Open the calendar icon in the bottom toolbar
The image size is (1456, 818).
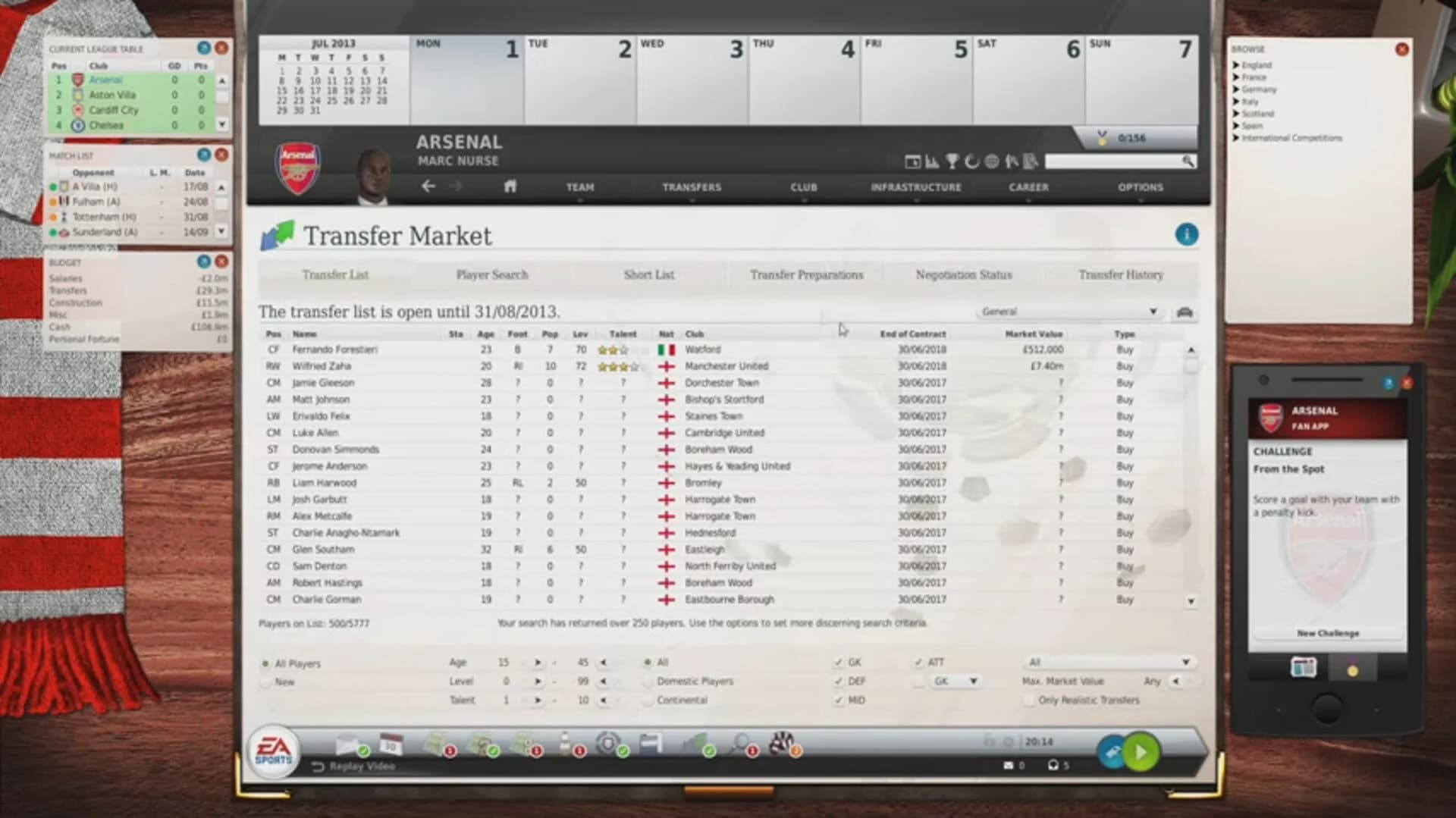[391, 743]
